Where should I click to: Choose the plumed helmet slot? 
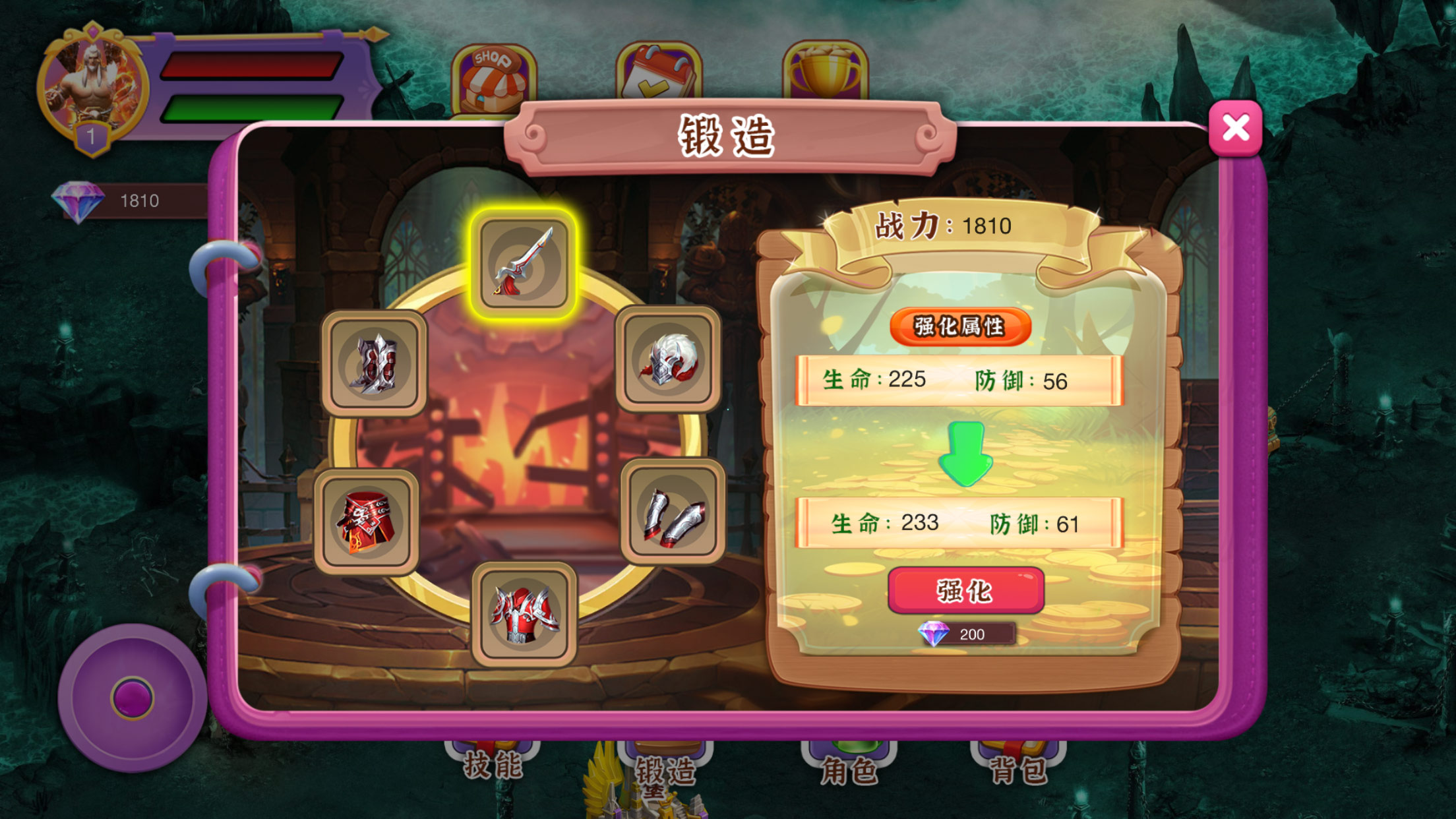[668, 360]
